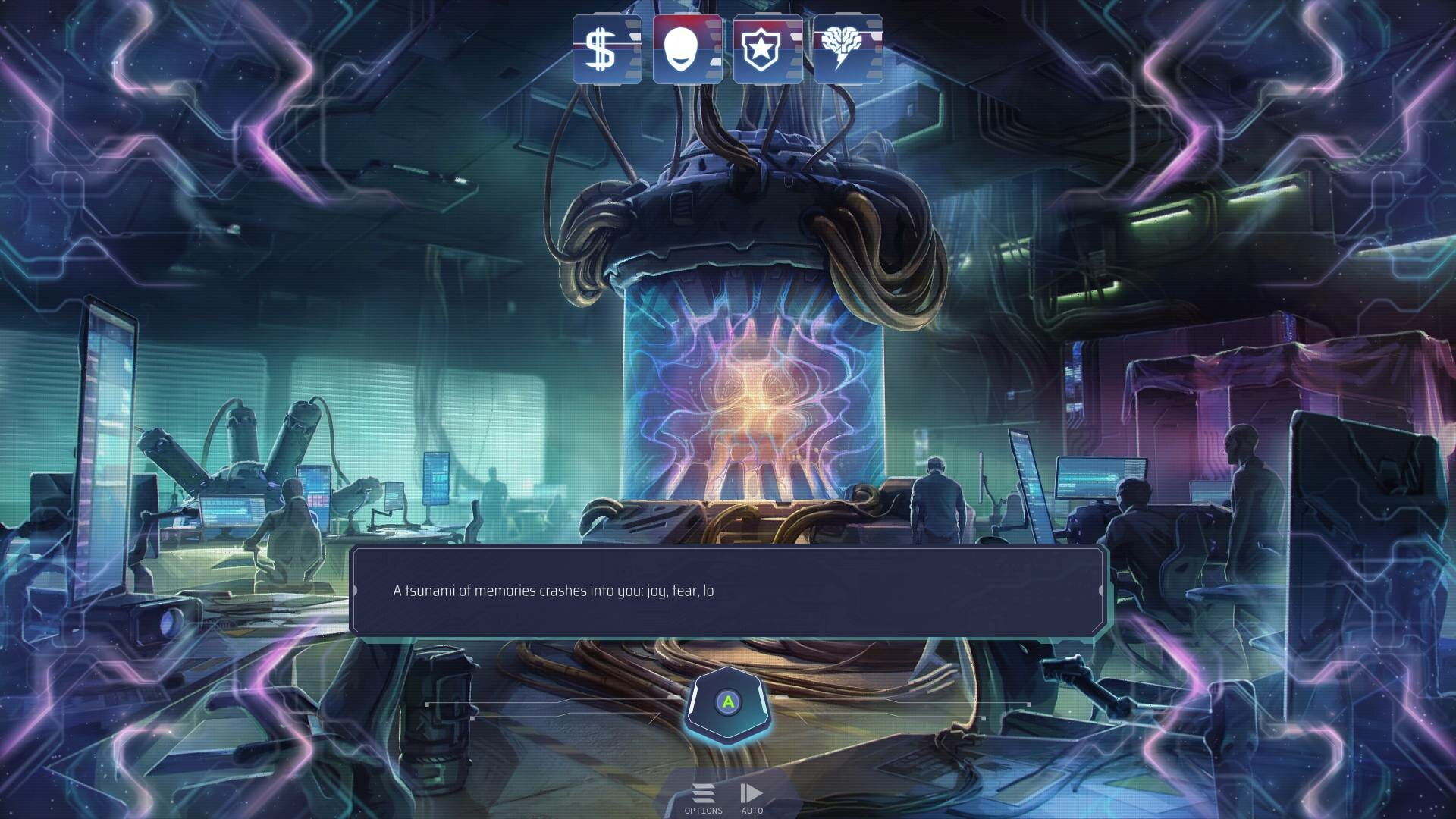Select the dollar sign money stat icon
Screen dimensions: 1456x819
[607, 49]
